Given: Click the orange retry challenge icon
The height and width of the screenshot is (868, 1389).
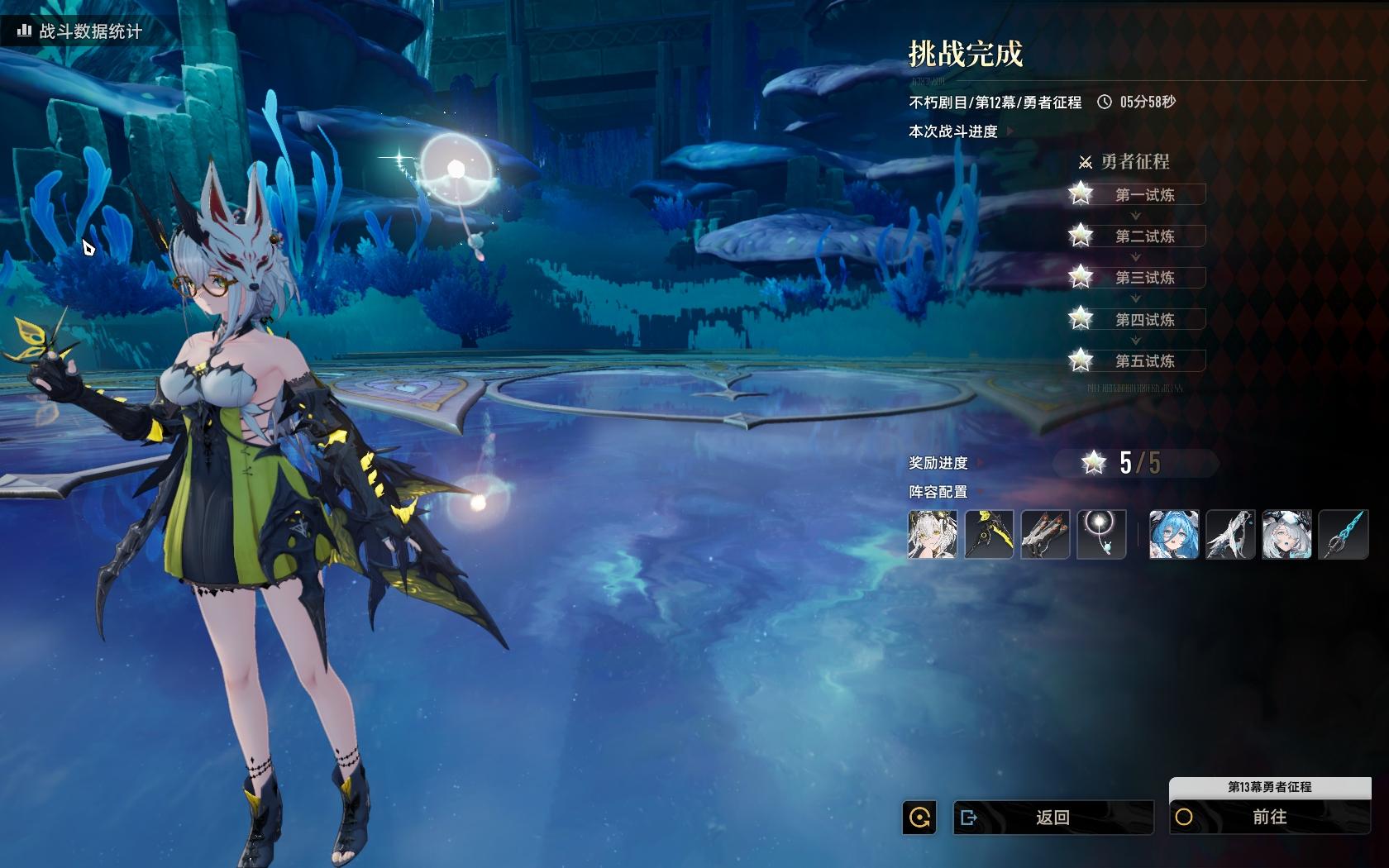Looking at the screenshot, I should pyautogui.click(x=919, y=818).
